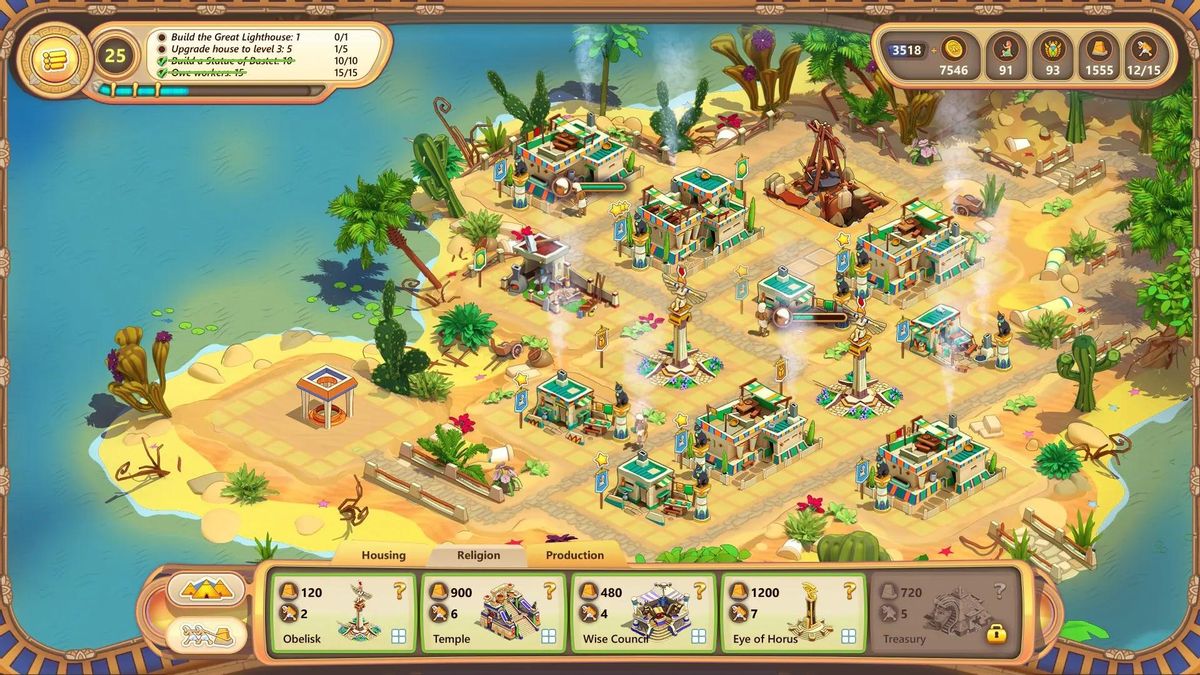
Task: Choose the Obelisk building card
Action: pos(341,612)
